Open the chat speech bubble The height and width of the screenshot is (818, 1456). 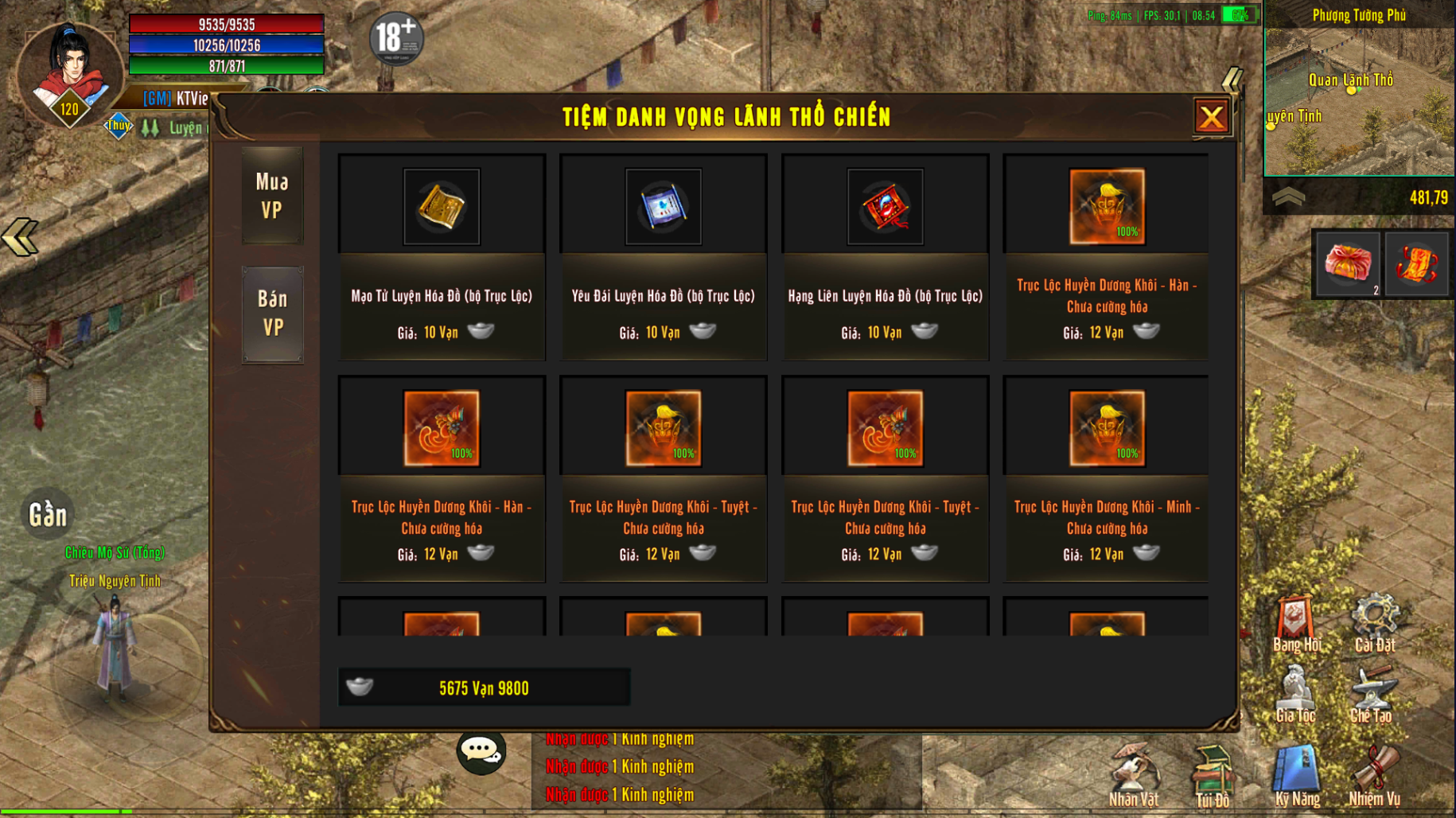(481, 750)
